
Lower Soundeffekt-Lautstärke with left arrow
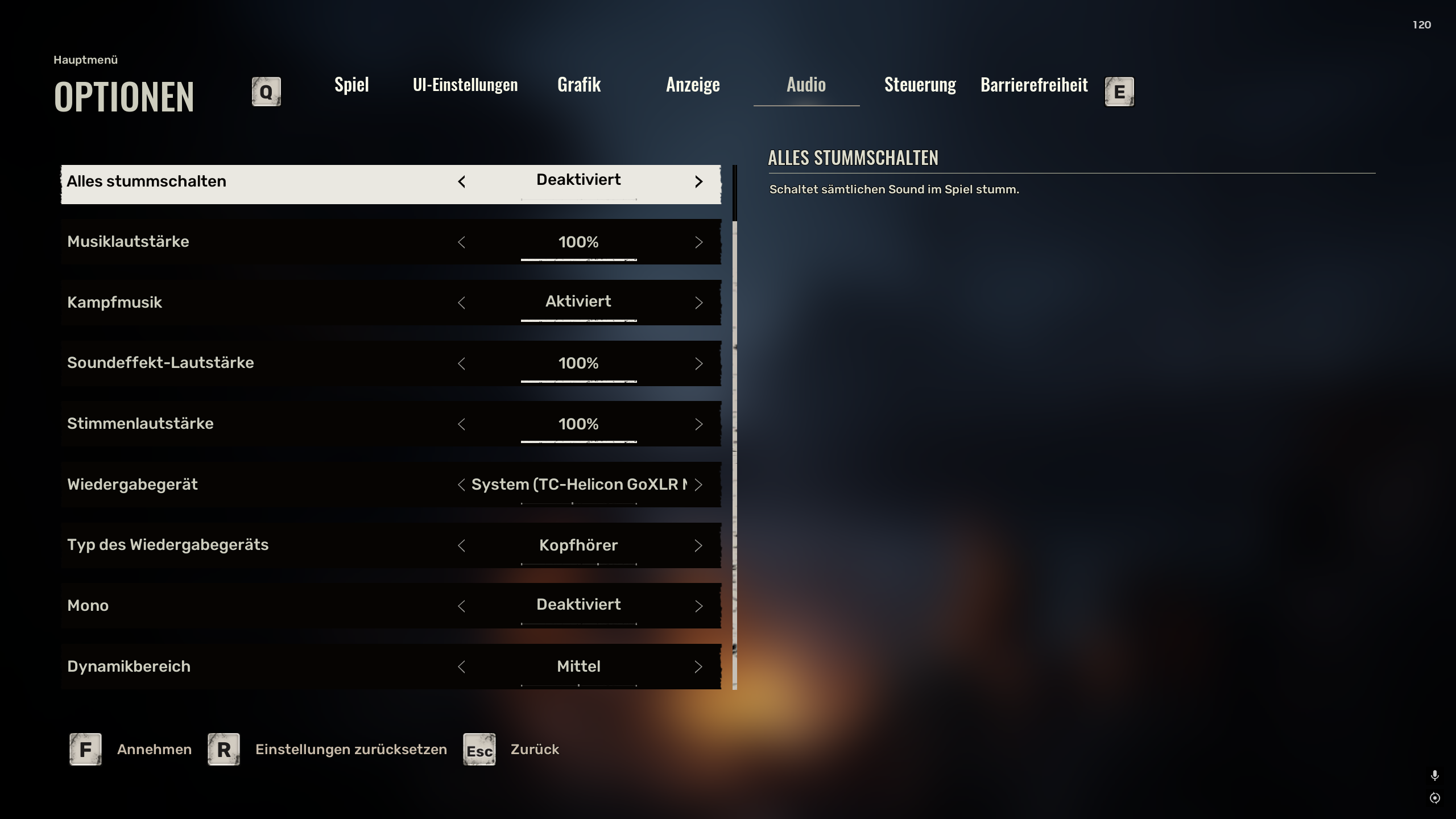click(x=461, y=364)
